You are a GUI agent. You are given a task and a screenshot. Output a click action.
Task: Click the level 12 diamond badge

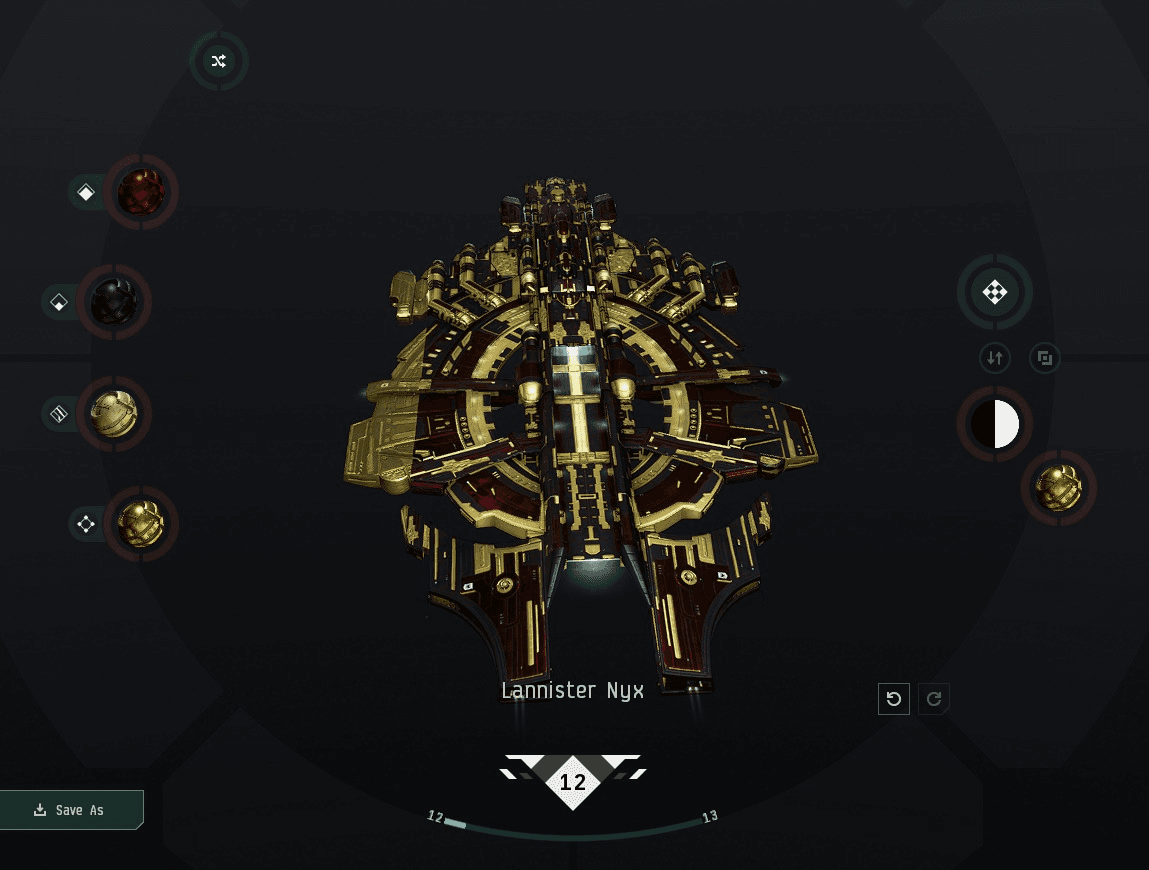tap(573, 782)
